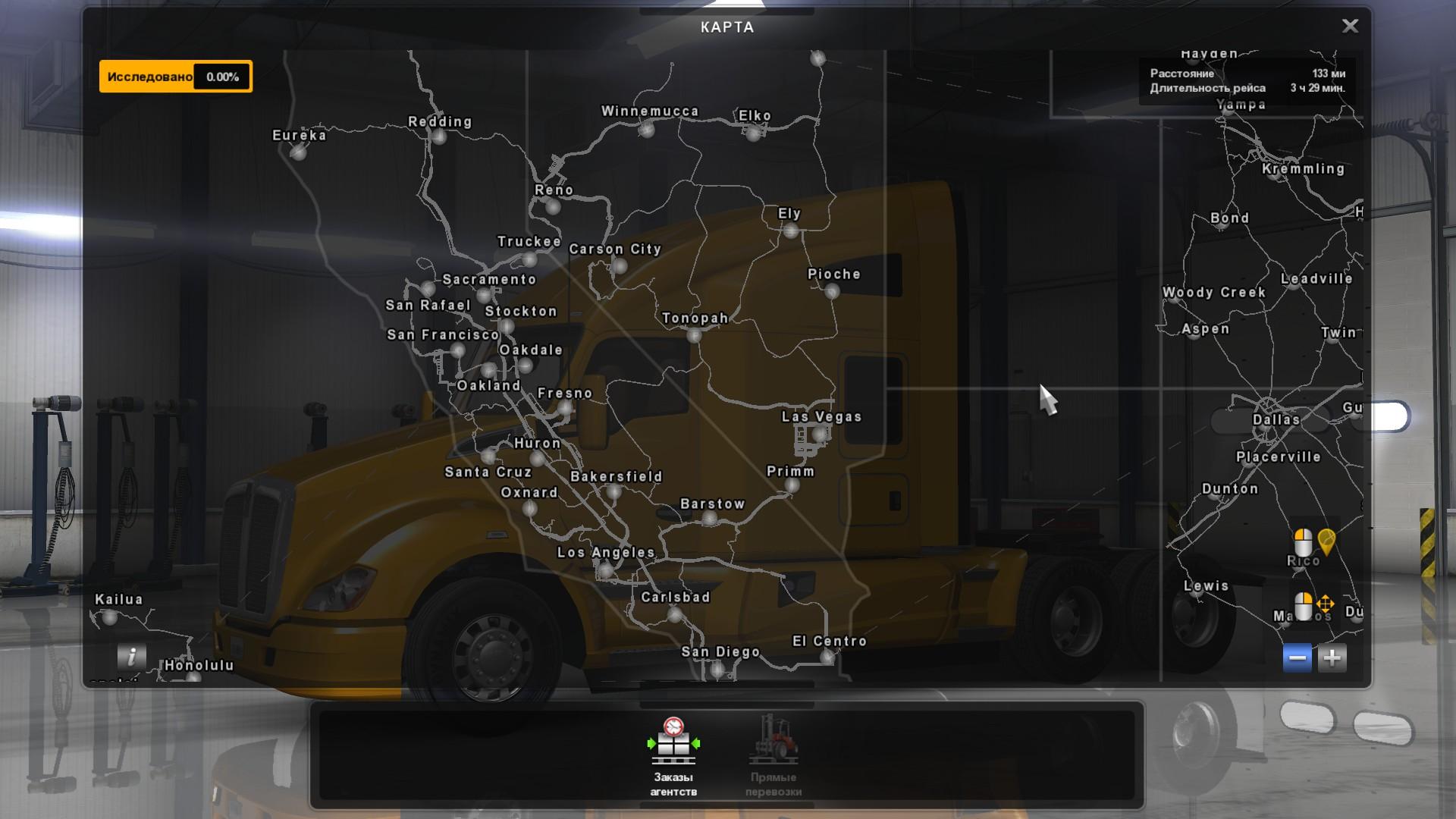1456x819 pixels.
Task: Select the Bakersfield city marker
Action: (x=613, y=492)
